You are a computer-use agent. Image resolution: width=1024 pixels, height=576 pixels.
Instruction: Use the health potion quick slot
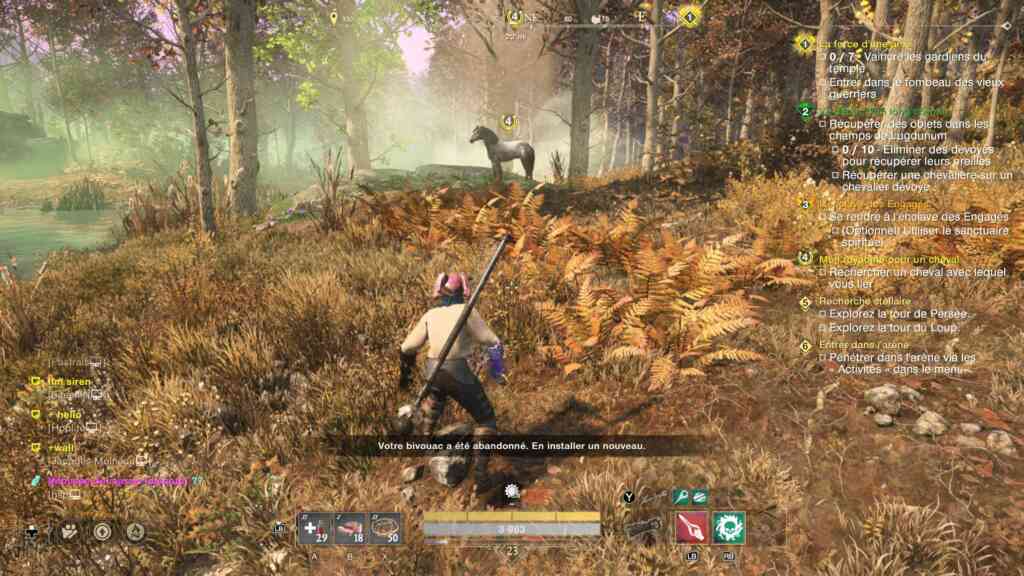click(314, 527)
